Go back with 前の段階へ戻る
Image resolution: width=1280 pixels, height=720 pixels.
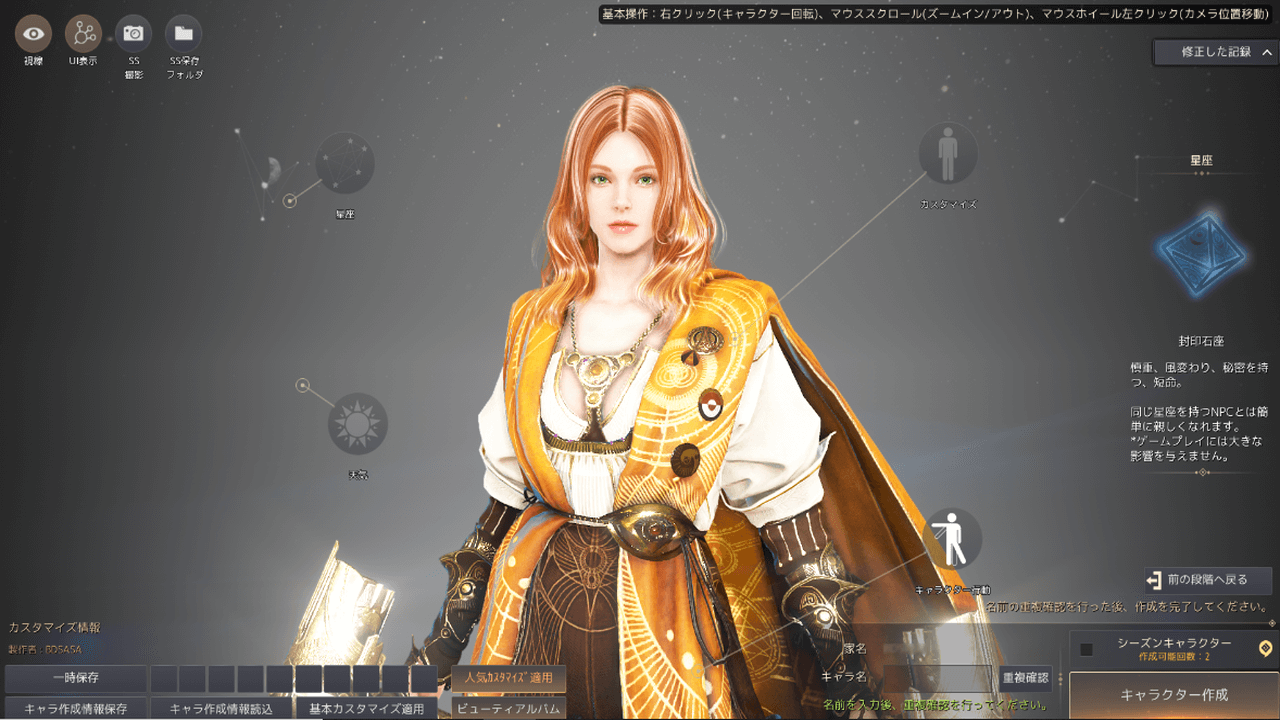[1208, 580]
